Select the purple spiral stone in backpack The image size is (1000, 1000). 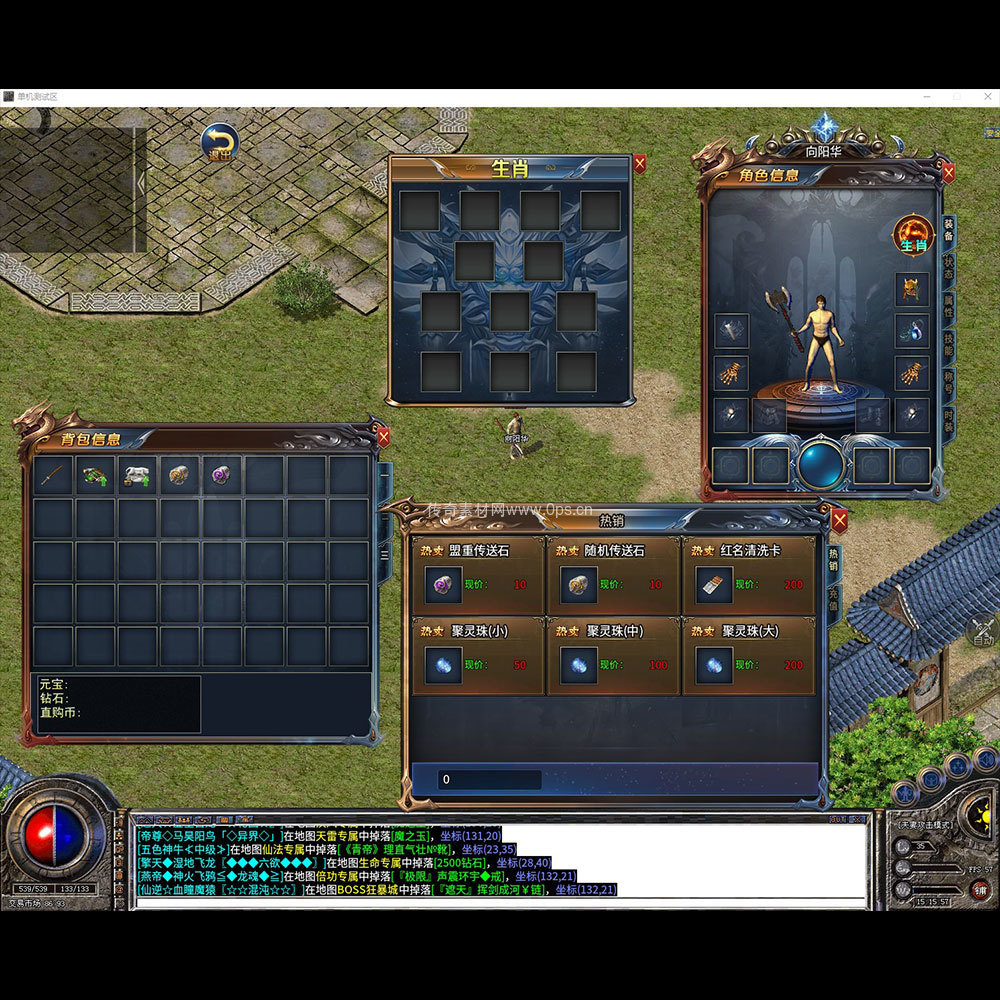click(221, 476)
